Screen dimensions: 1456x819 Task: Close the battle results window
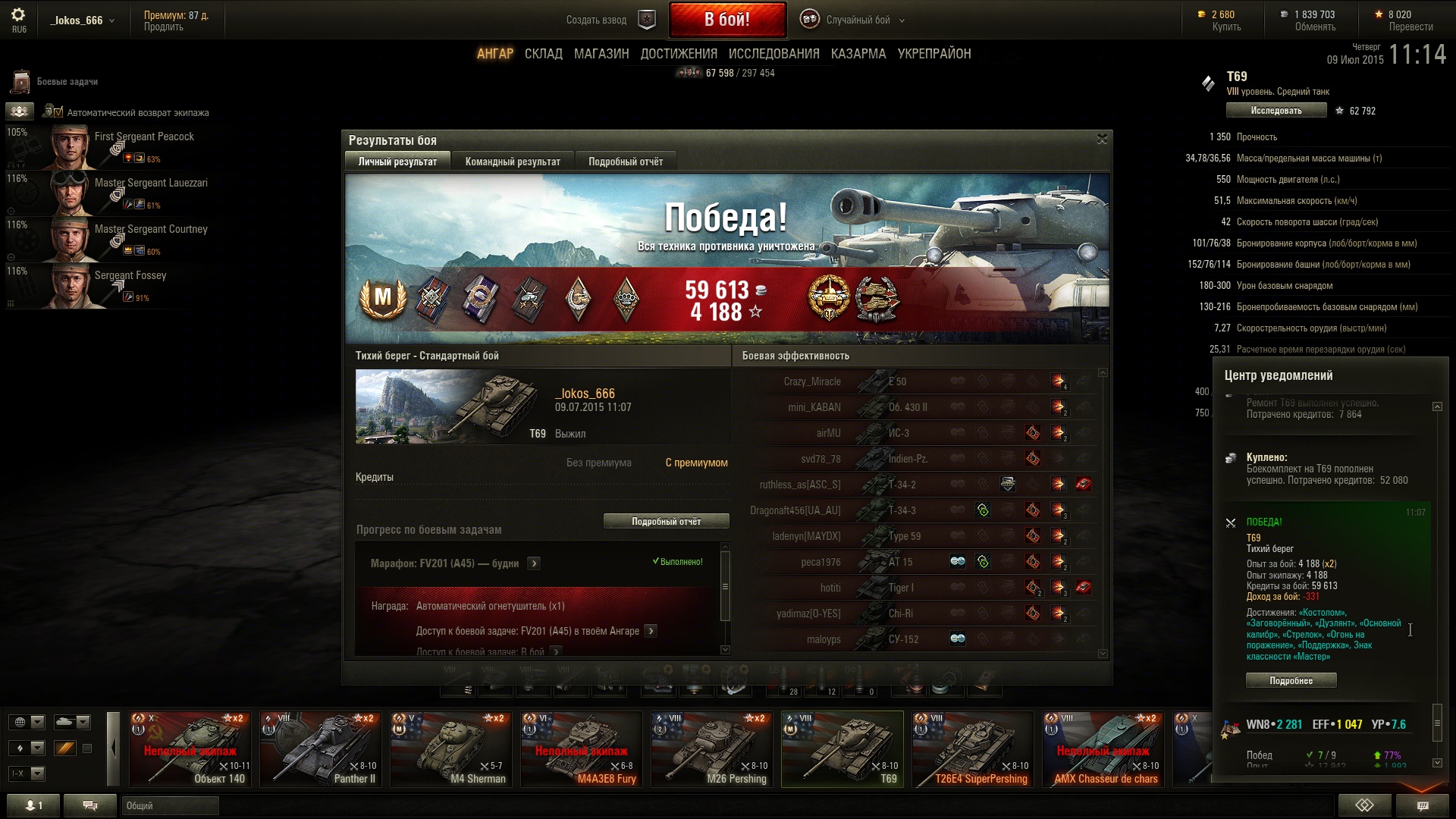tap(1102, 139)
